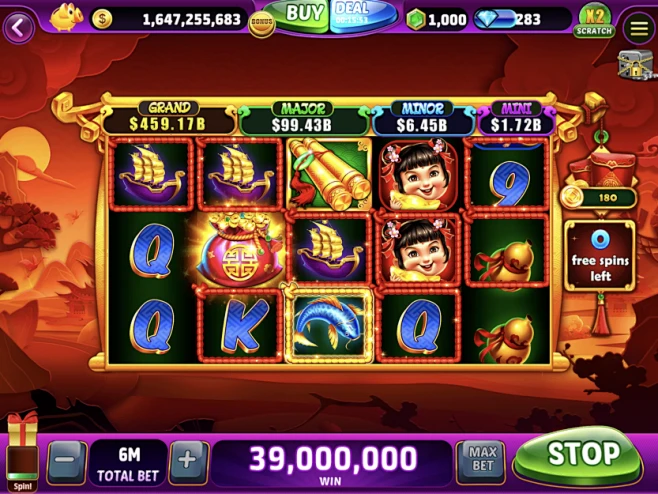This screenshot has width=658, height=494.
Task: Set the MAX BET
Action: coord(482,460)
